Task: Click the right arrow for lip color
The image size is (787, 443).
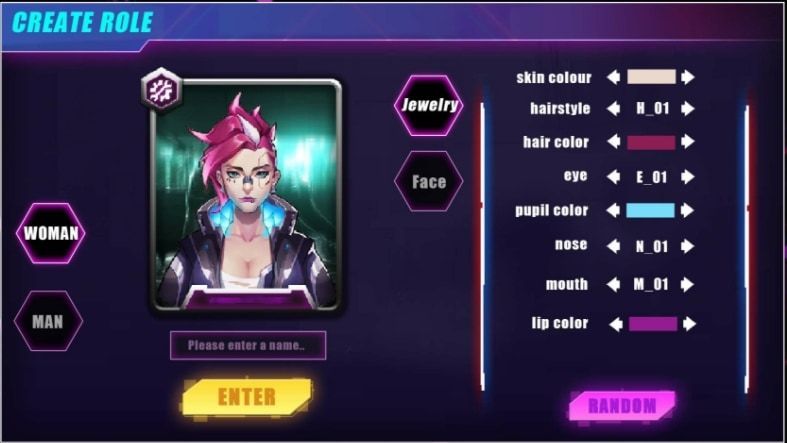Action: (689, 323)
